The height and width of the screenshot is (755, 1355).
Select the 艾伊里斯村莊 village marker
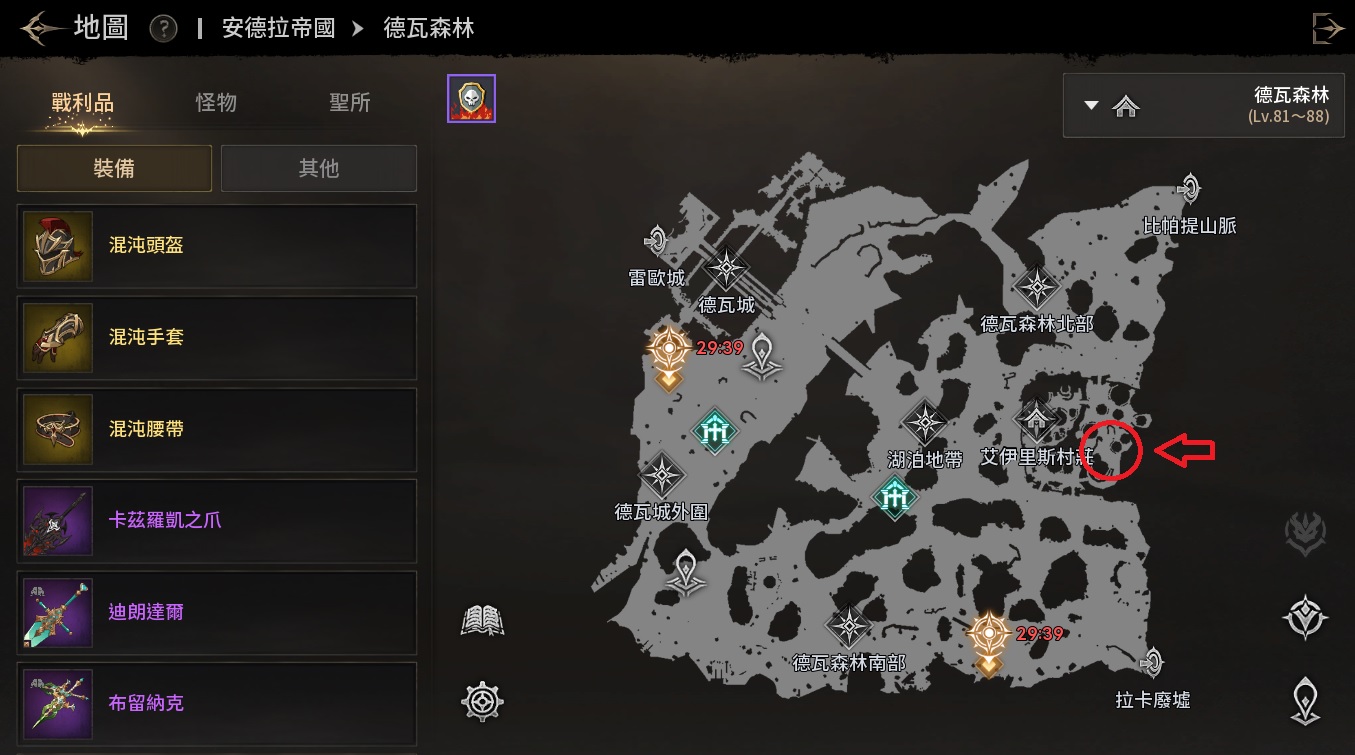pyautogui.click(x=1037, y=421)
